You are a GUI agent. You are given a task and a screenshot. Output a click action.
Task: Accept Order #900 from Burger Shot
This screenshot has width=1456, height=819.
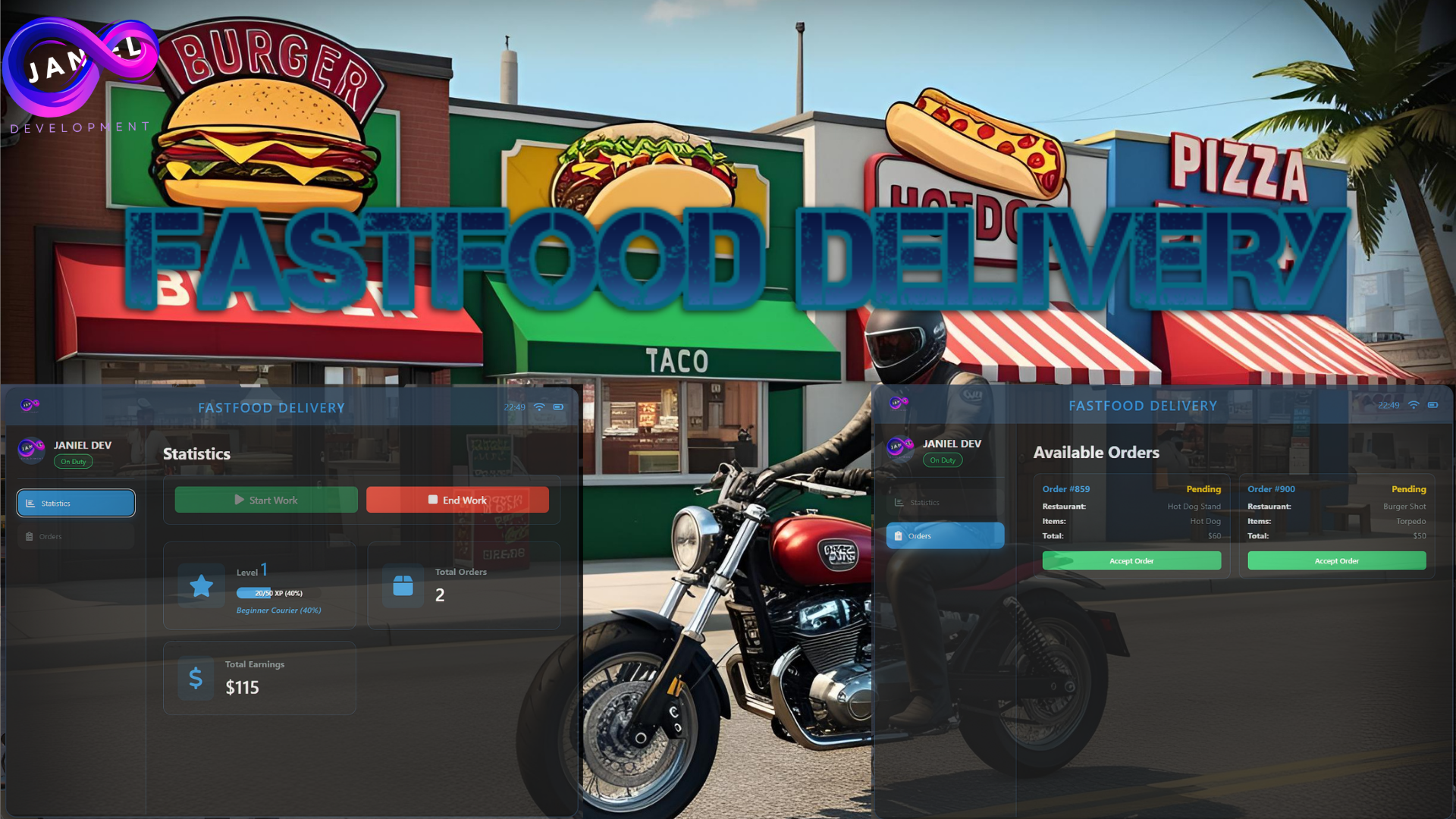point(1336,560)
